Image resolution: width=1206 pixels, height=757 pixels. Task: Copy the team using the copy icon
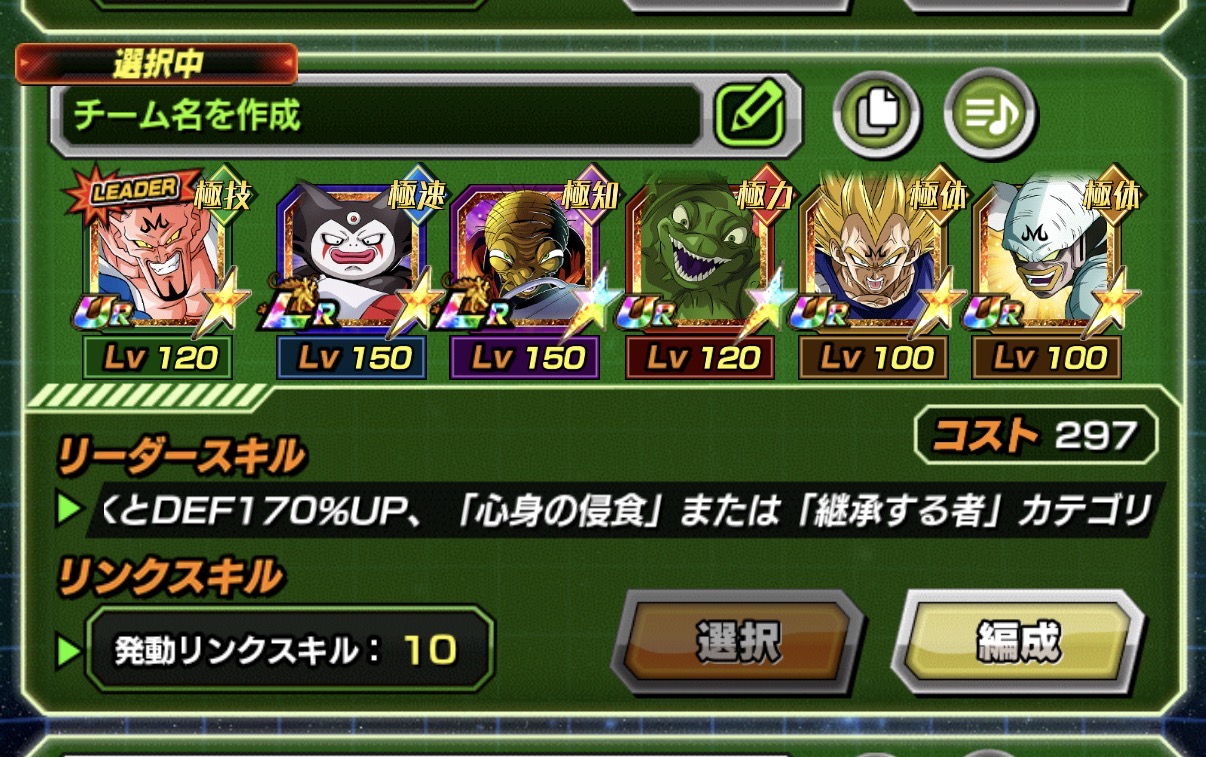coord(877,114)
